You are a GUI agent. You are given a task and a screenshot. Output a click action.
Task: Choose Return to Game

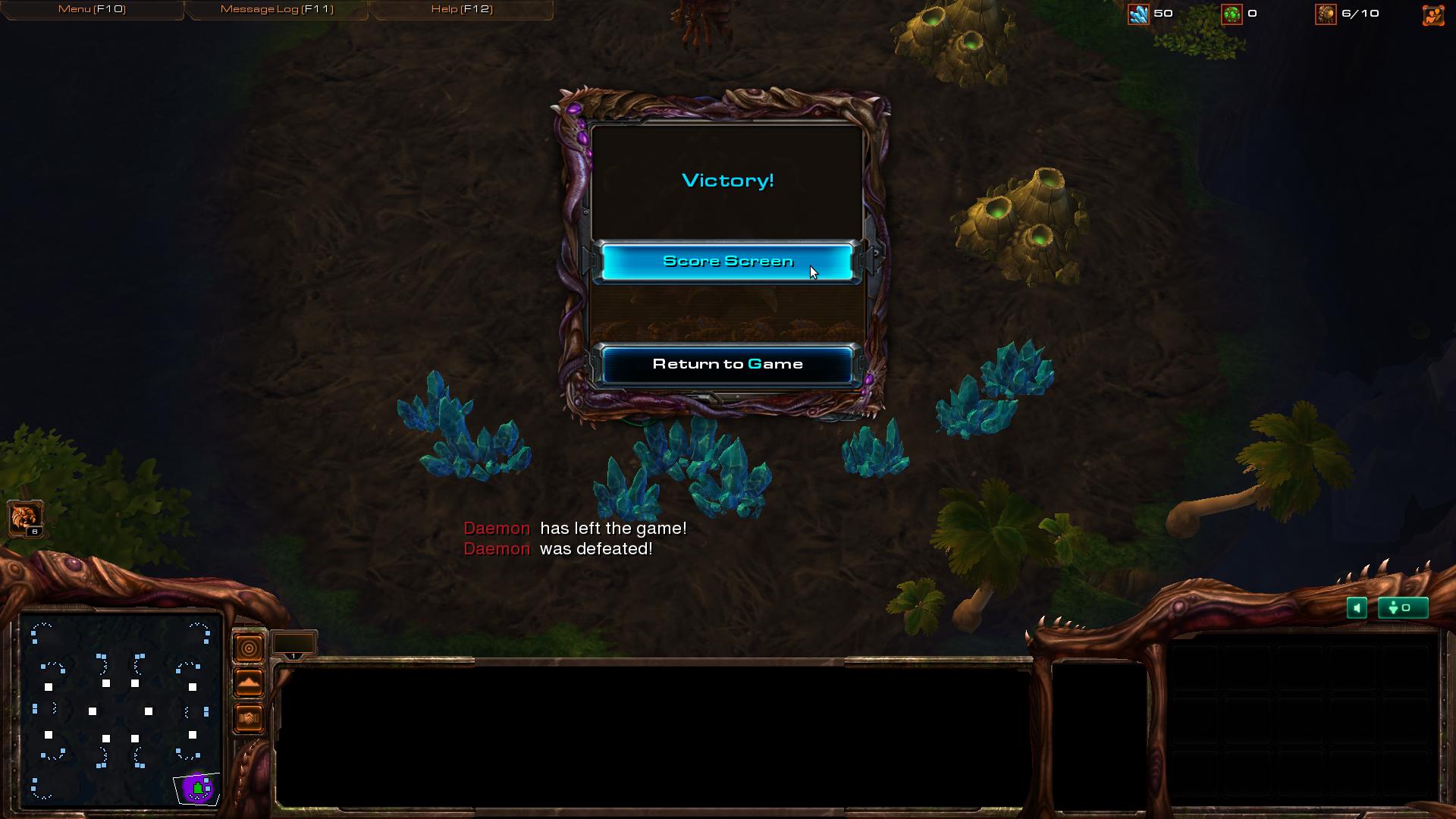727,365
